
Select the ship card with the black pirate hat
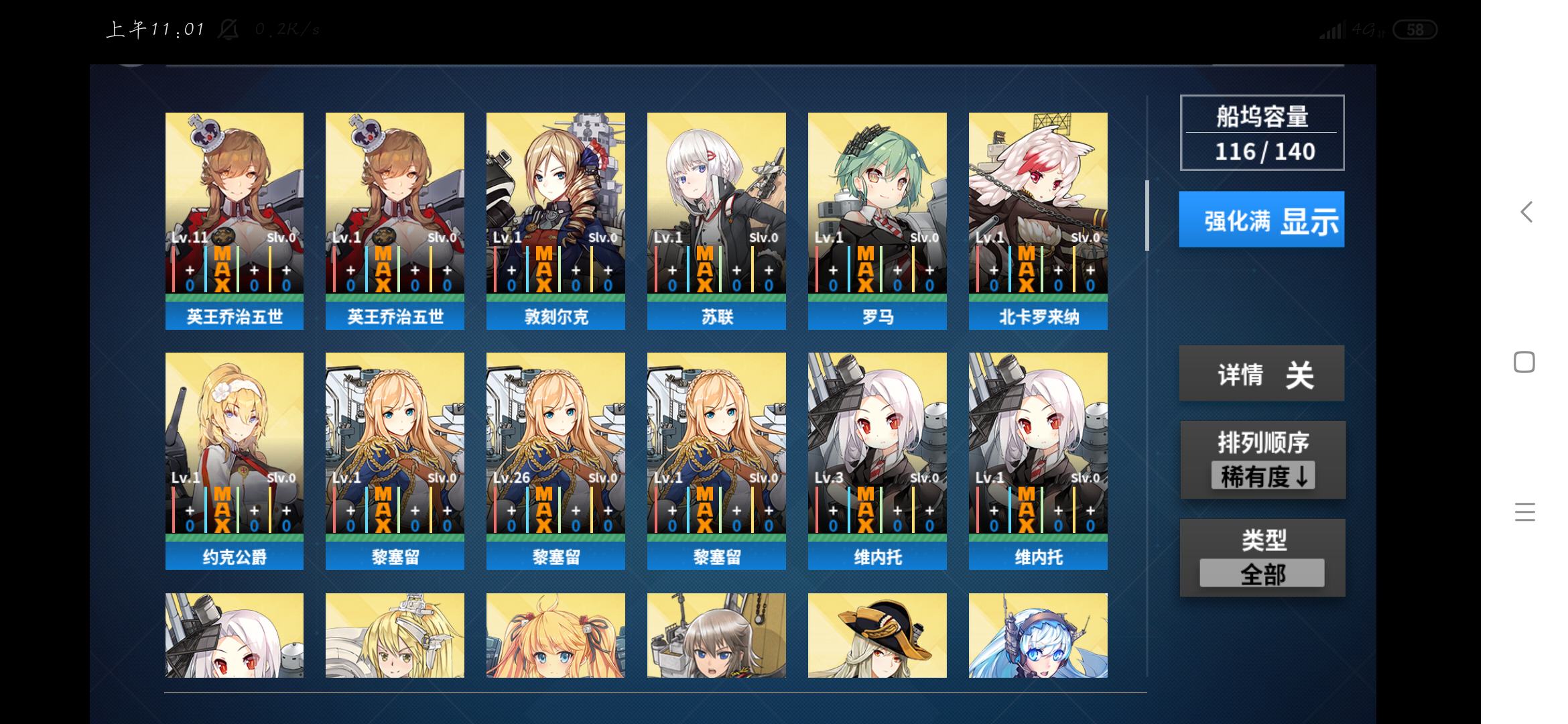click(x=877, y=635)
